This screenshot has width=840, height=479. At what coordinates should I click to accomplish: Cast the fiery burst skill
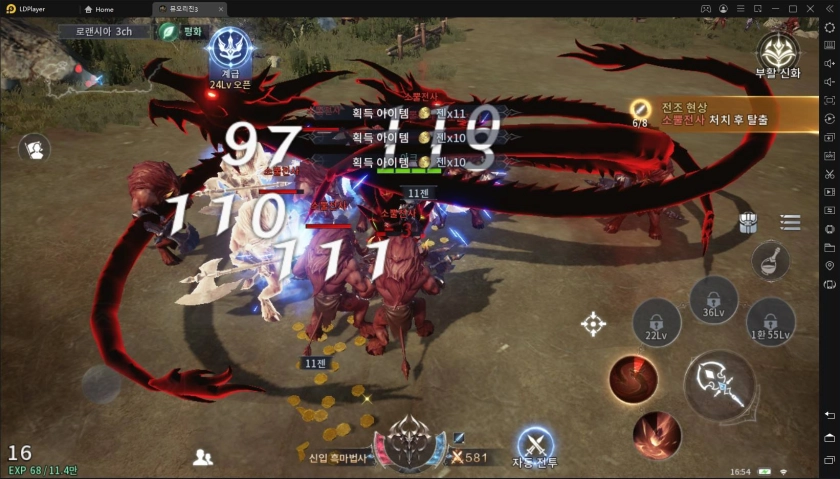657,435
